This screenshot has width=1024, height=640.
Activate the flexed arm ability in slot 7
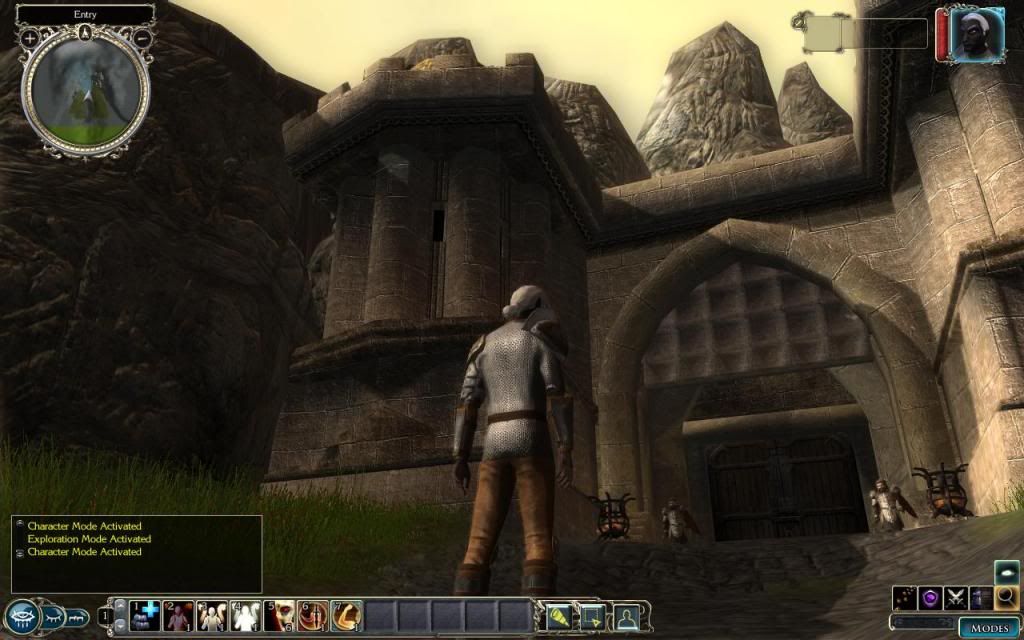[346, 616]
